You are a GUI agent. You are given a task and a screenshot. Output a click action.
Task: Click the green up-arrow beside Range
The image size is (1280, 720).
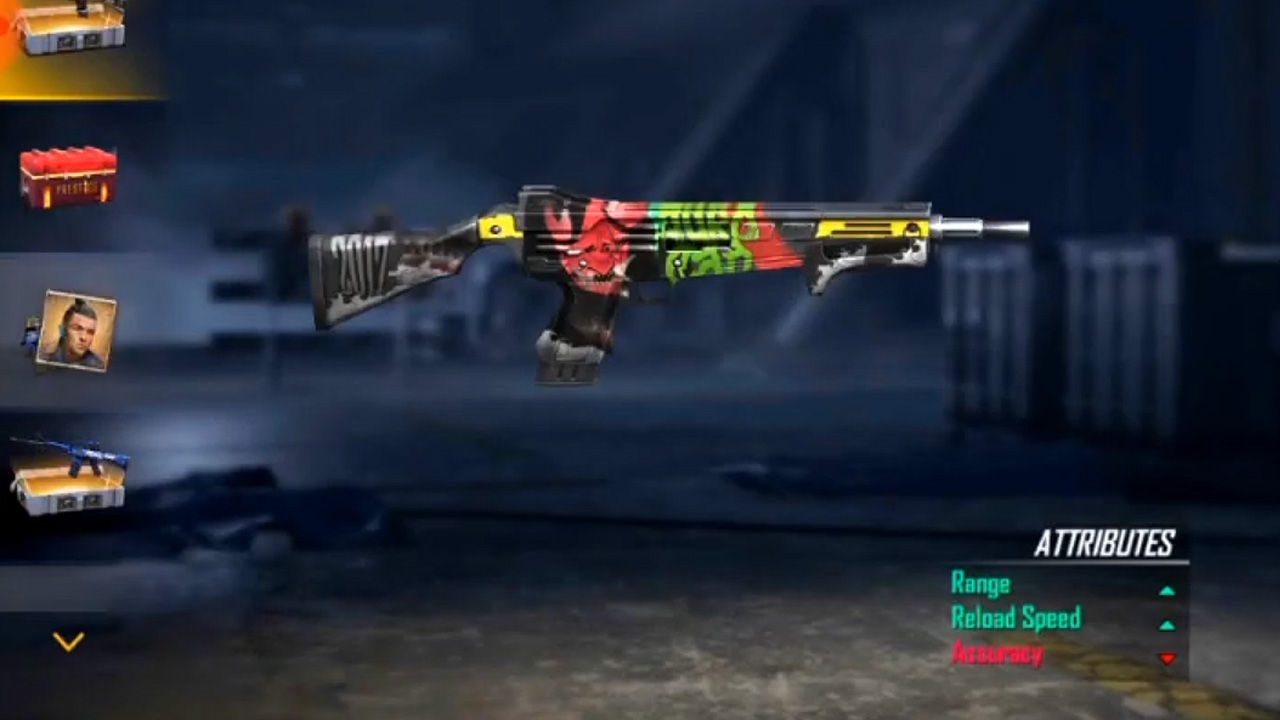click(1168, 590)
